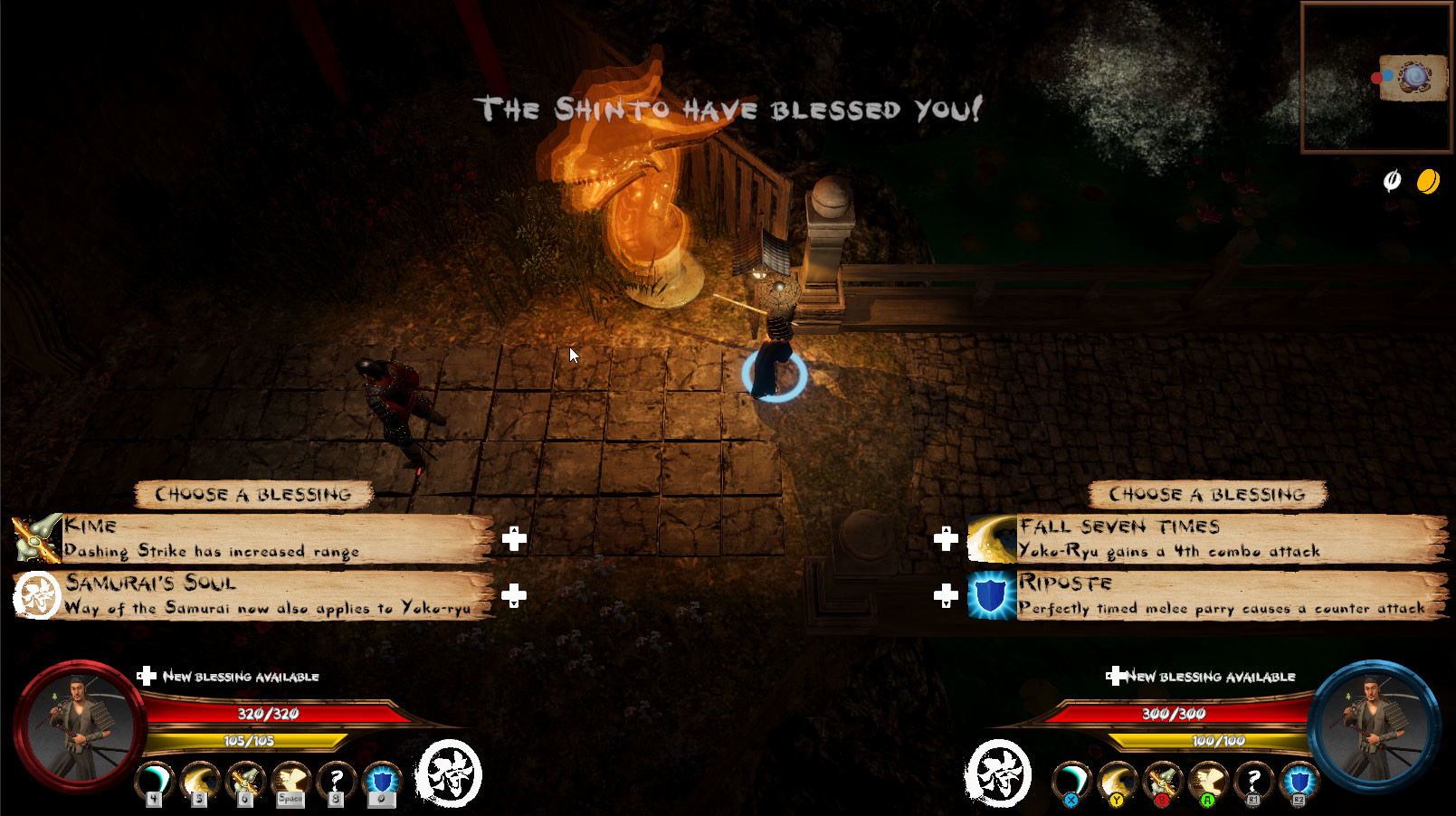Use red player's golden wave slash ability
The height and width of the screenshot is (816, 1456).
coord(200,781)
